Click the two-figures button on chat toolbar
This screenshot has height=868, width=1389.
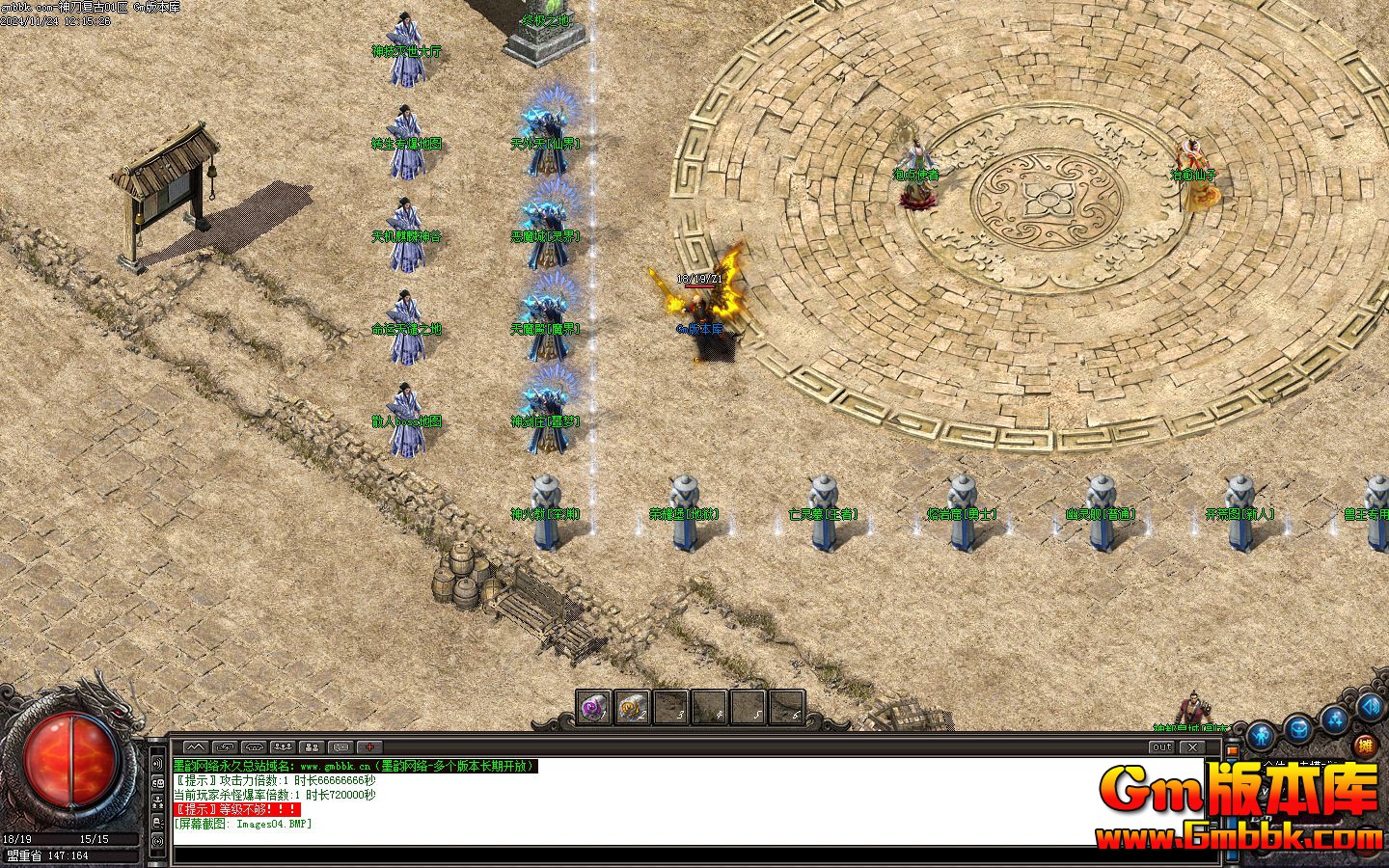tap(312, 747)
